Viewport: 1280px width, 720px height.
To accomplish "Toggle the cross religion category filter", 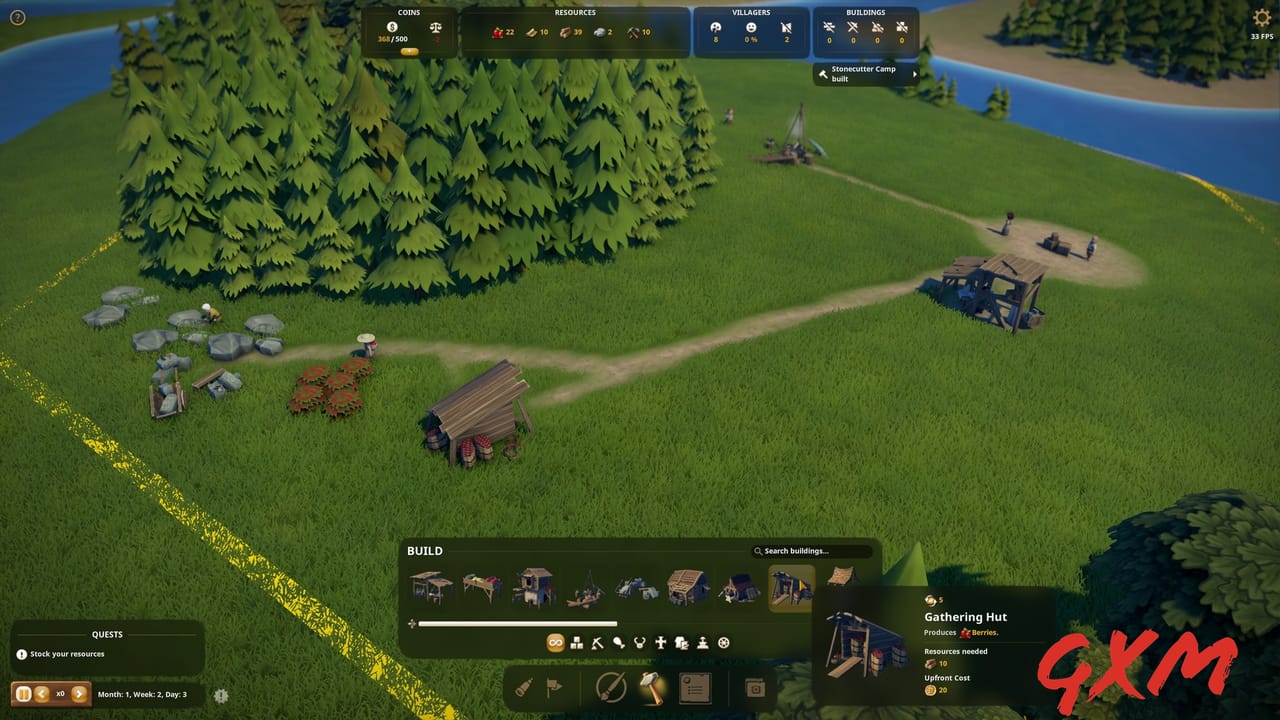I will [660, 643].
